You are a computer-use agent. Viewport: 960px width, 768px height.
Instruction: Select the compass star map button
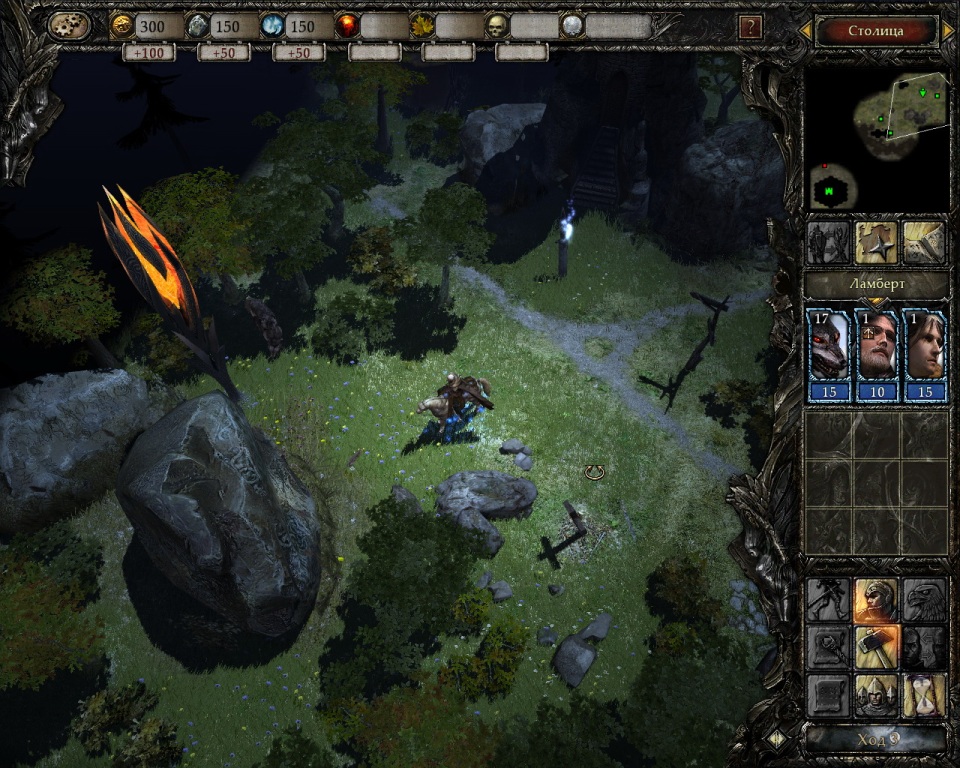[x=875, y=242]
